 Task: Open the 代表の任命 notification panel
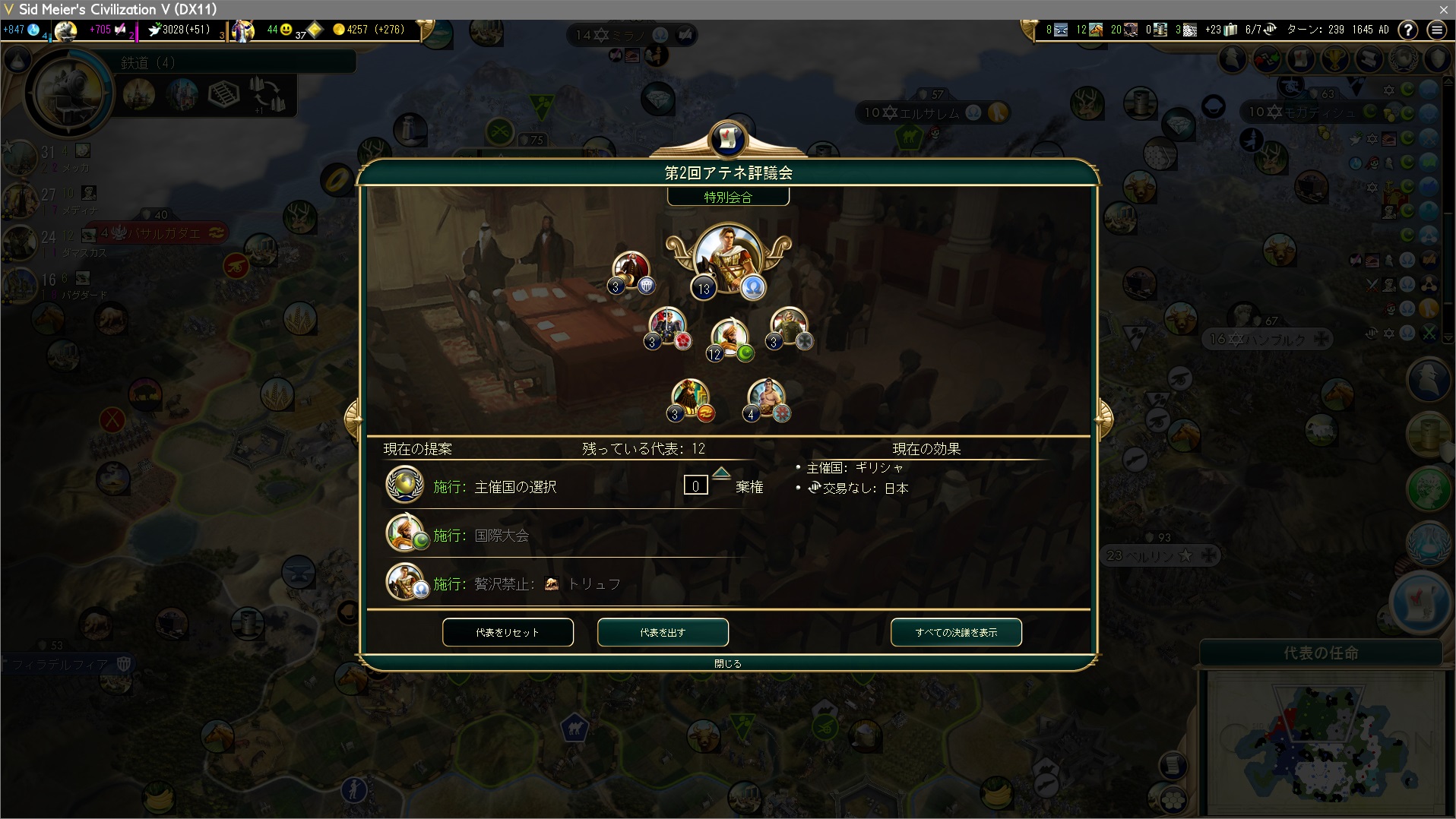click(1321, 653)
